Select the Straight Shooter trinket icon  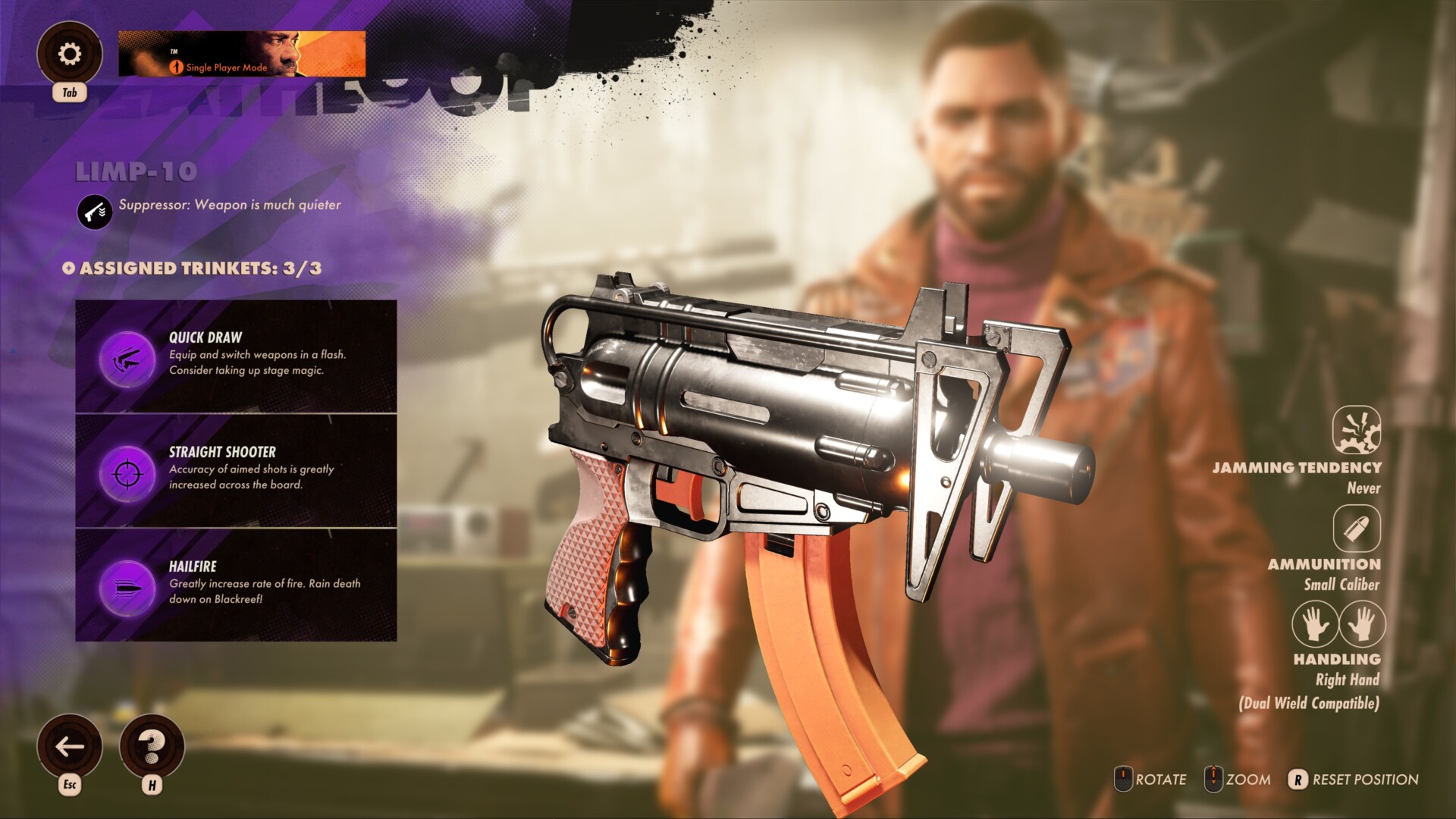(x=127, y=471)
